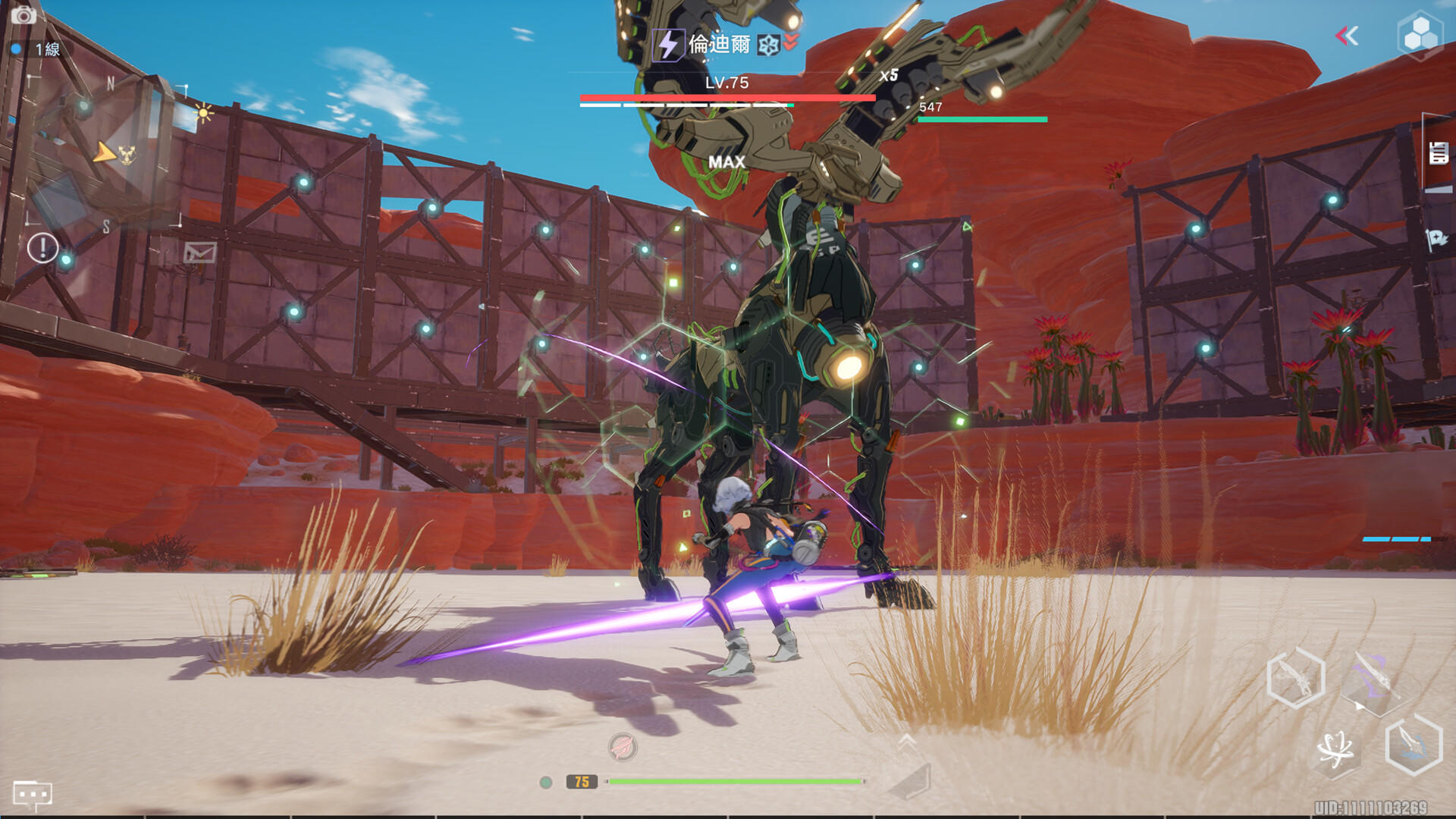This screenshot has height=819, width=1456.
Task: Toggle the weather sun indicator beside the minimap
Action: (203, 112)
